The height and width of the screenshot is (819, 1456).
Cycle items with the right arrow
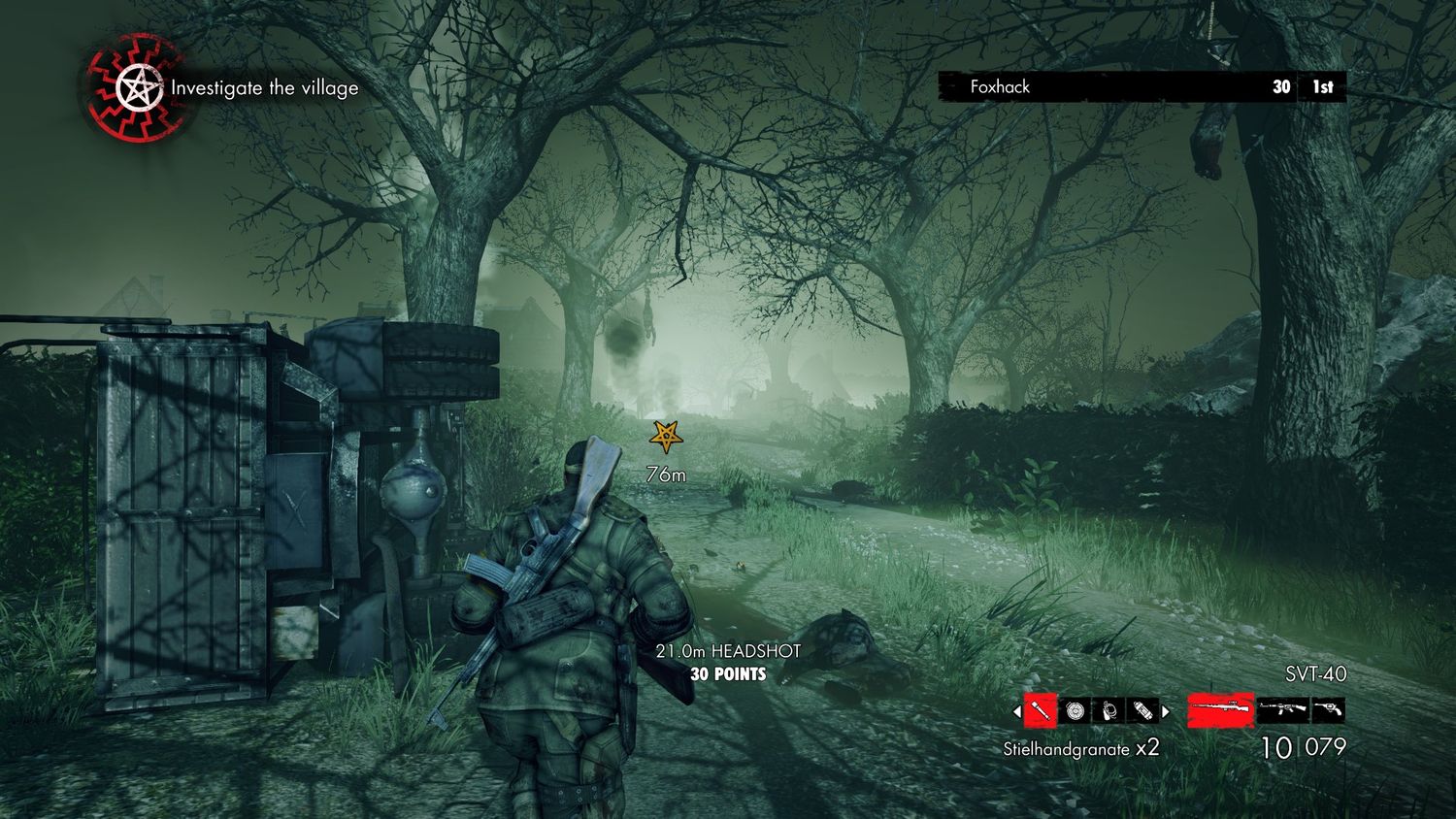(1166, 711)
